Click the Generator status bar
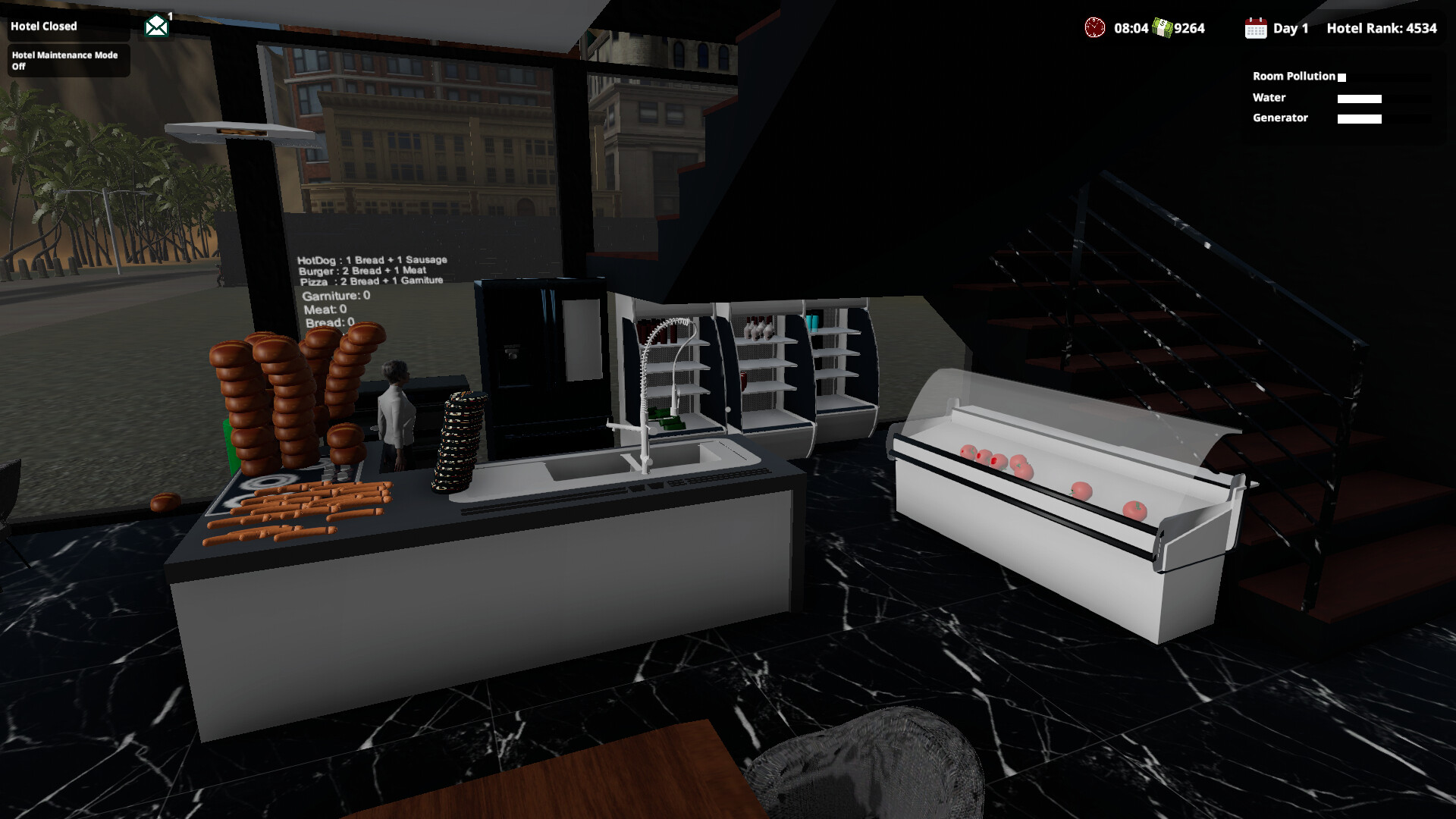Image resolution: width=1456 pixels, height=819 pixels. [1360, 118]
